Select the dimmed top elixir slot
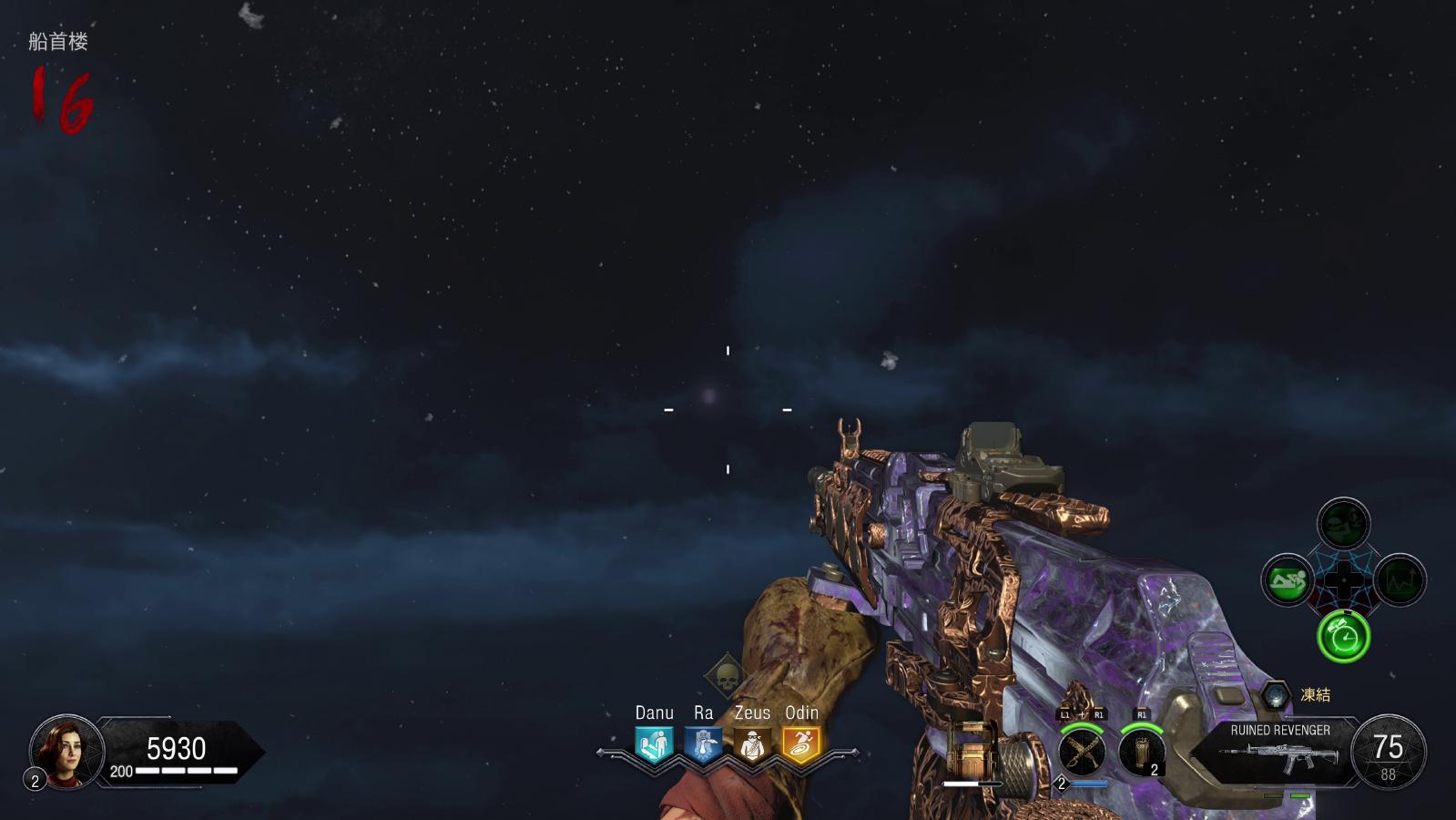 (1343, 524)
